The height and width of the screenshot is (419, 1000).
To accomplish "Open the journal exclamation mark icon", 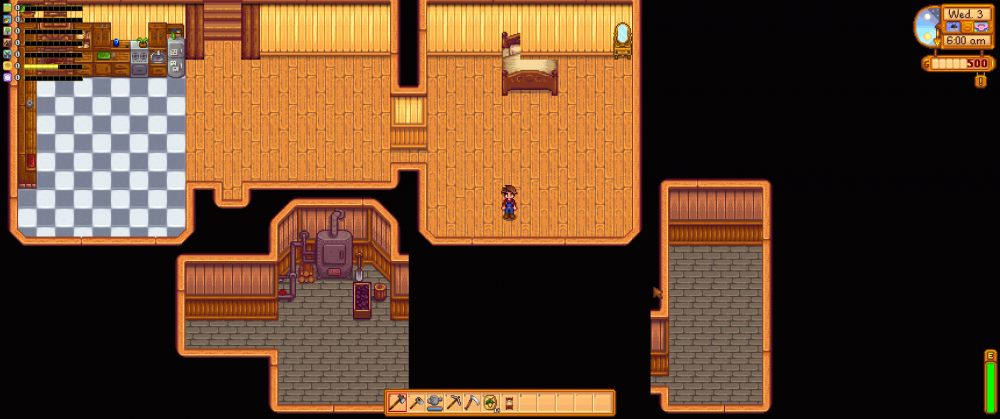I will click(980, 81).
